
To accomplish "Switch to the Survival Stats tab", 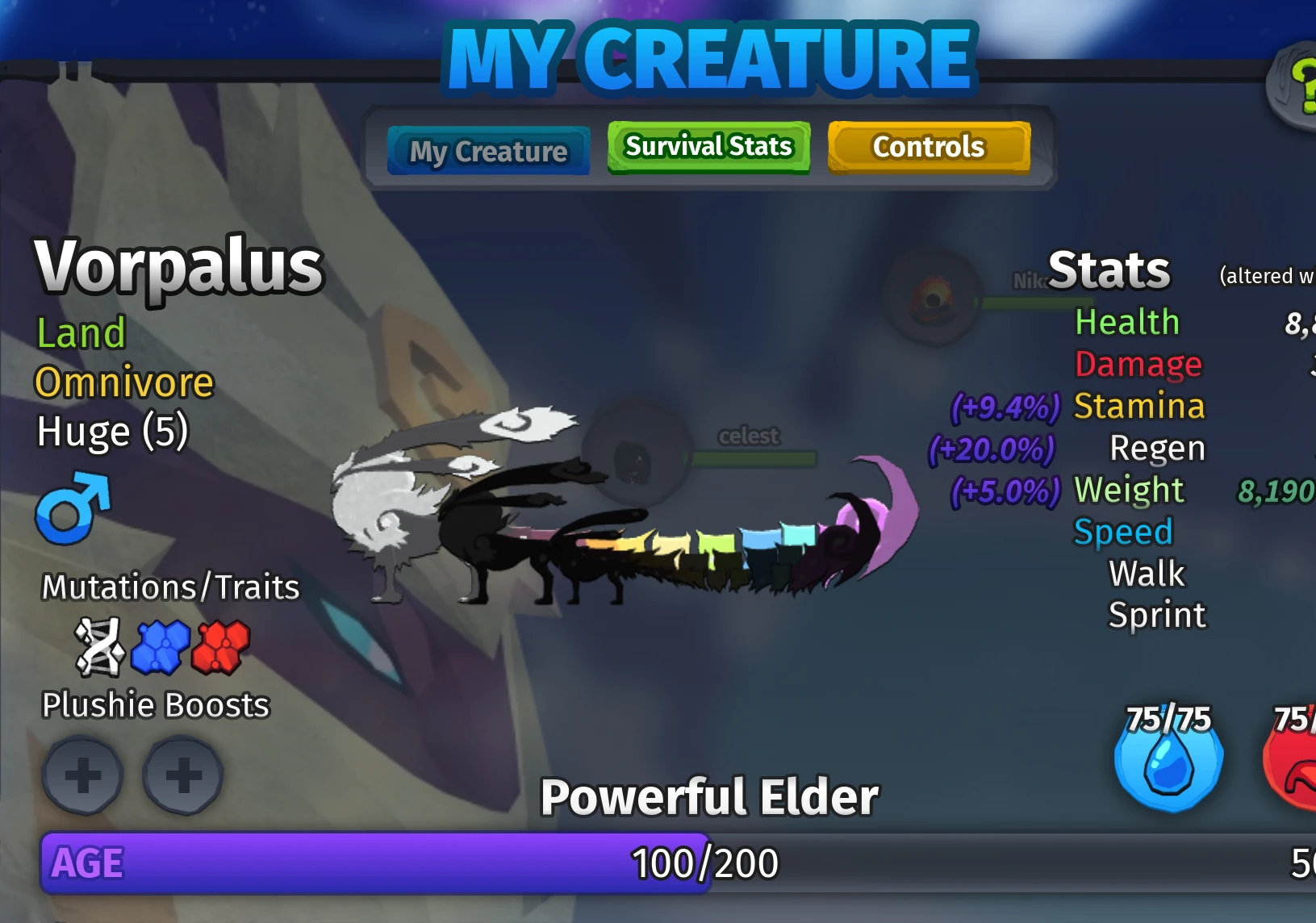I will (708, 147).
